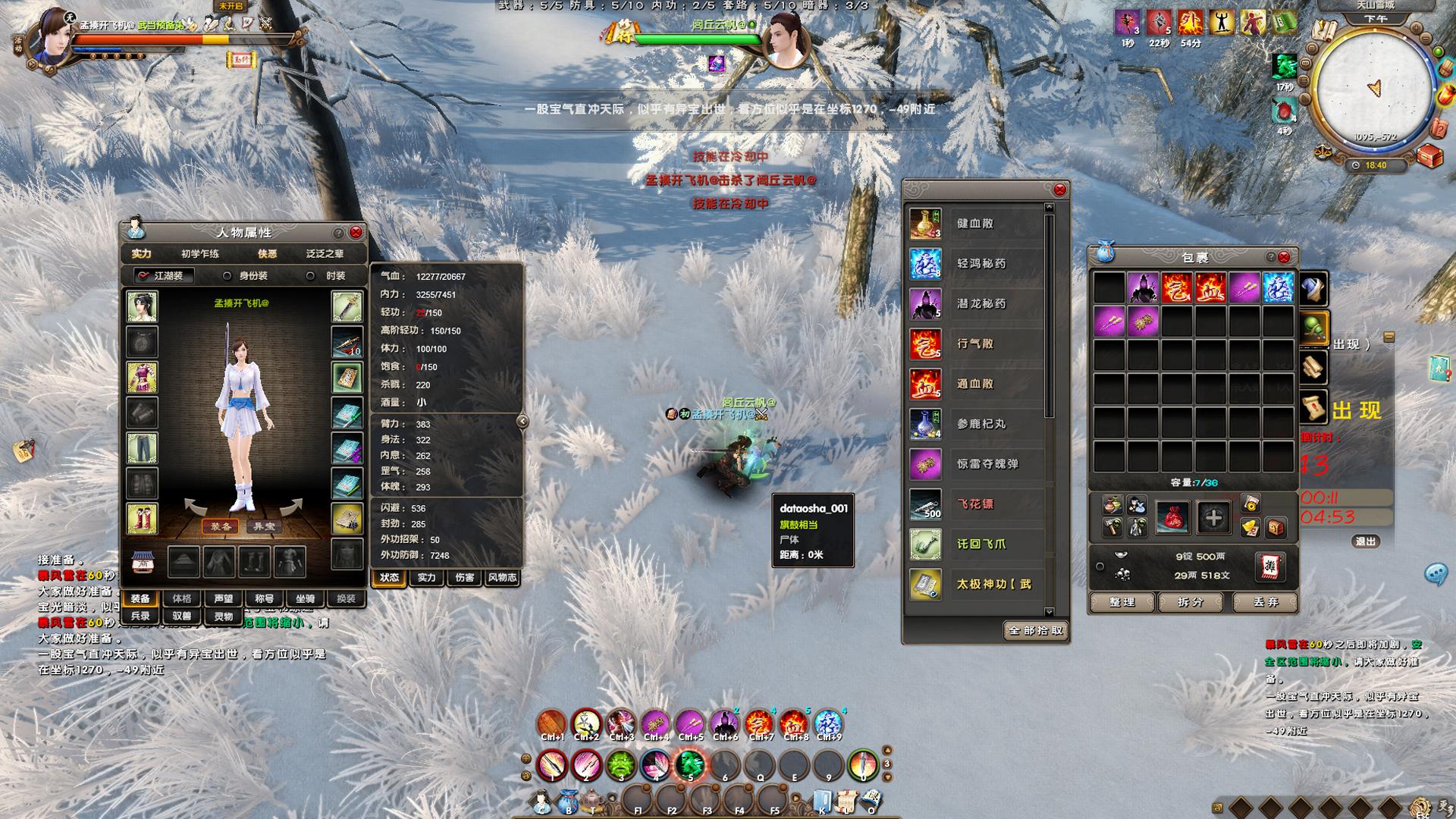1456x819 pixels.
Task: Close the 包裹 bag window
Action: coord(1284,257)
